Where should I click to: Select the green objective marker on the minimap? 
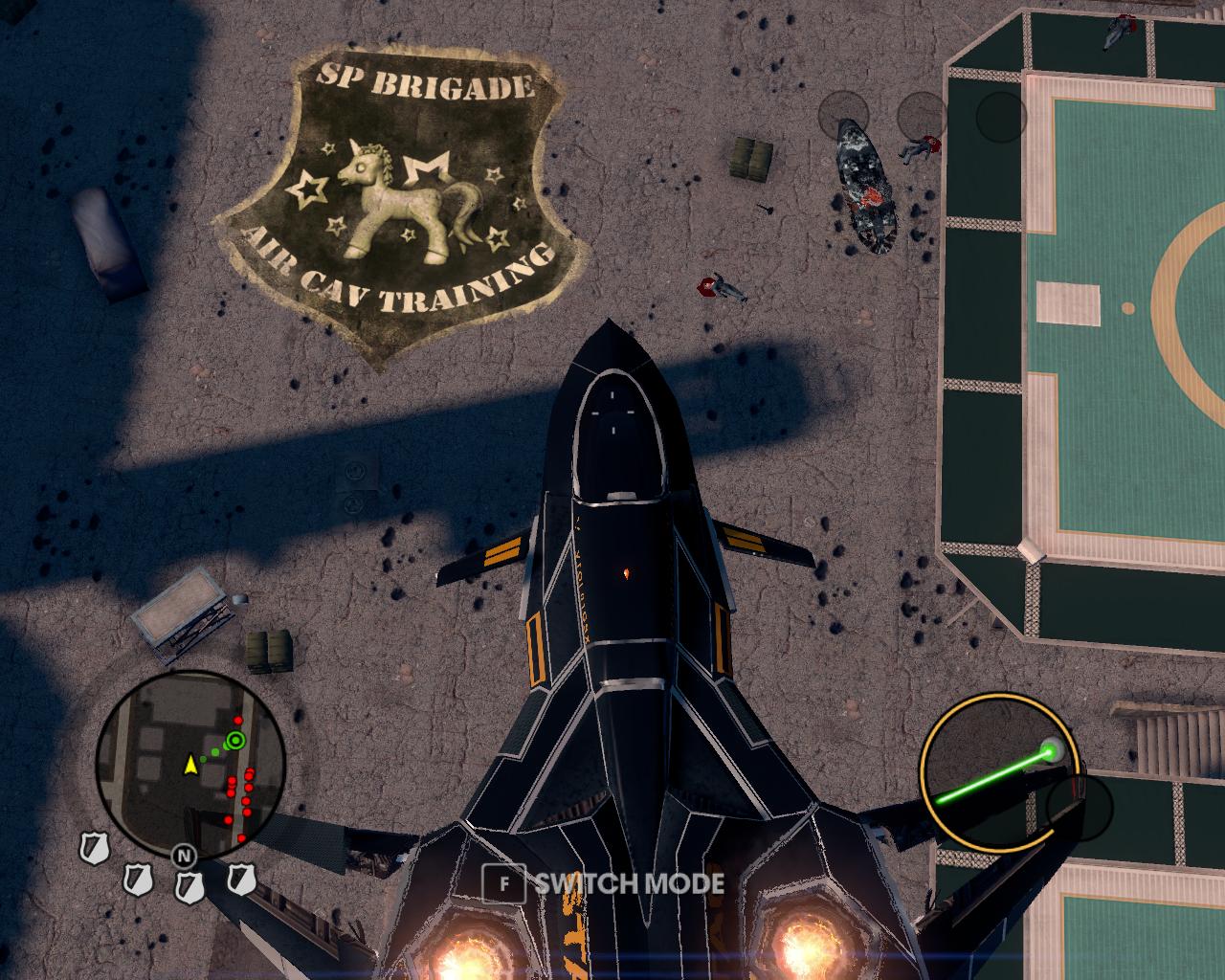click(x=234, y=740)
